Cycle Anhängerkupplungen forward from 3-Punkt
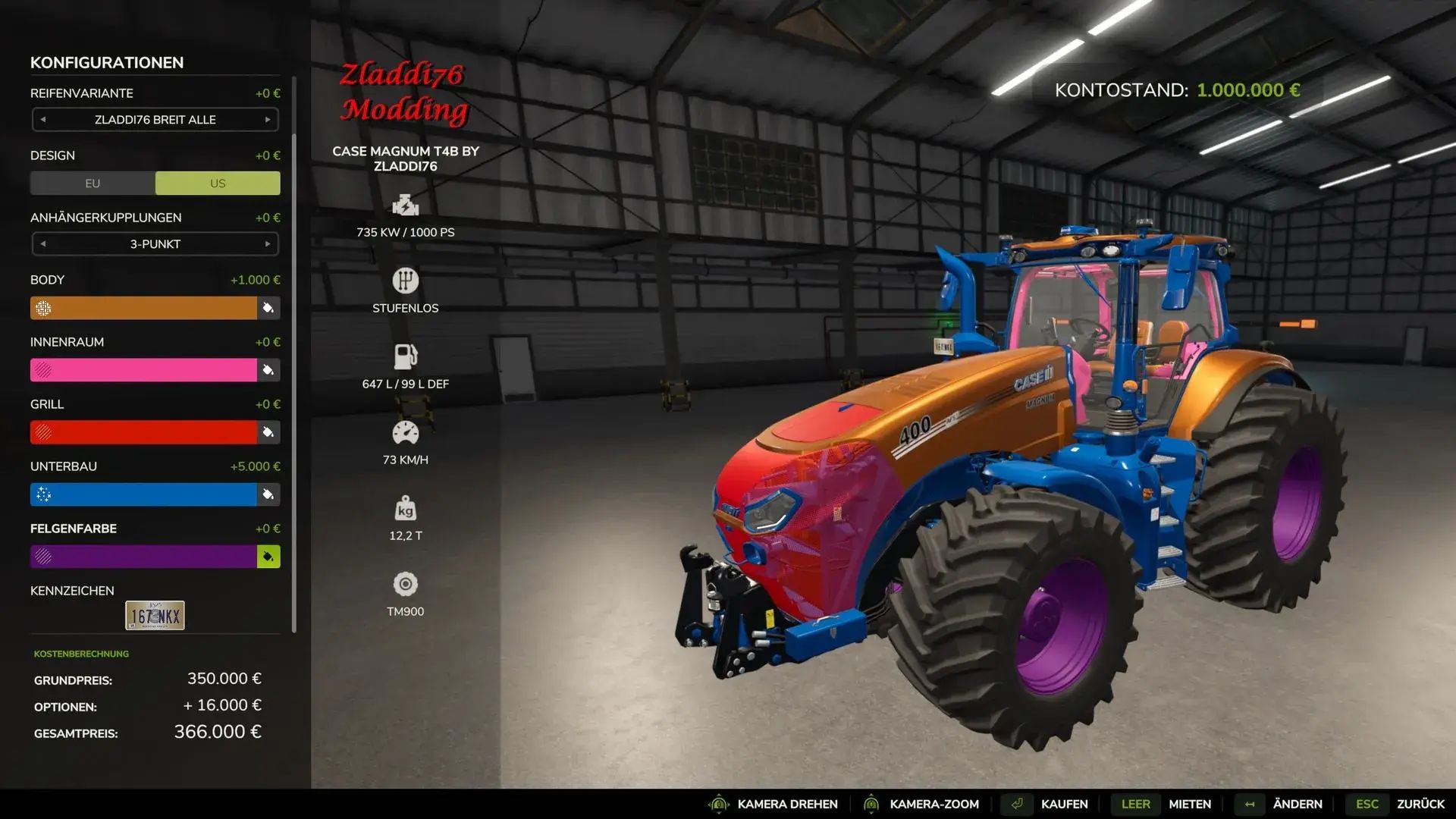The width and height of the screenshot is (1456, 819). pyautogui.click(x=268, y=244)
